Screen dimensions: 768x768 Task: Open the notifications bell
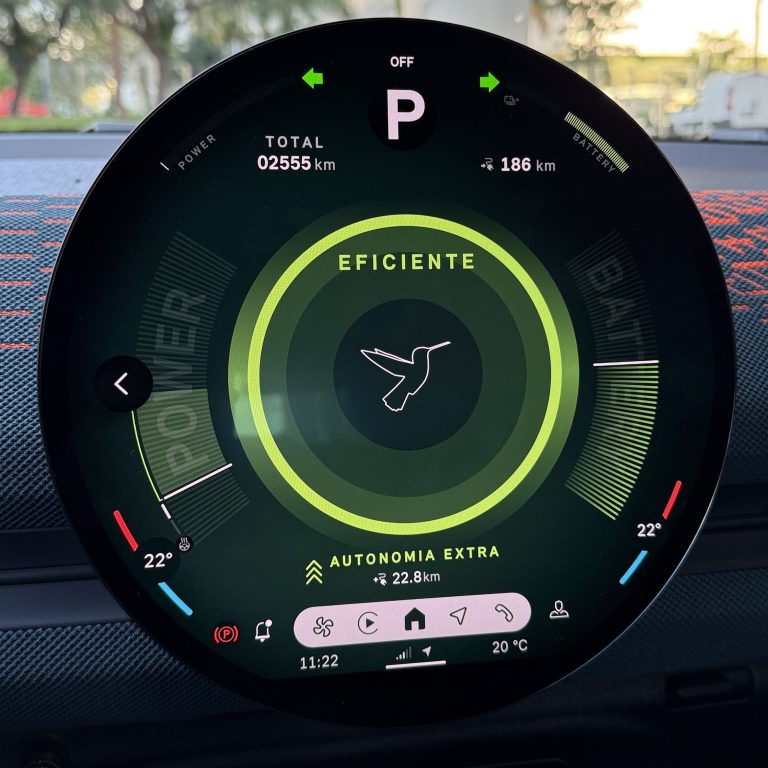click(264, 631)
